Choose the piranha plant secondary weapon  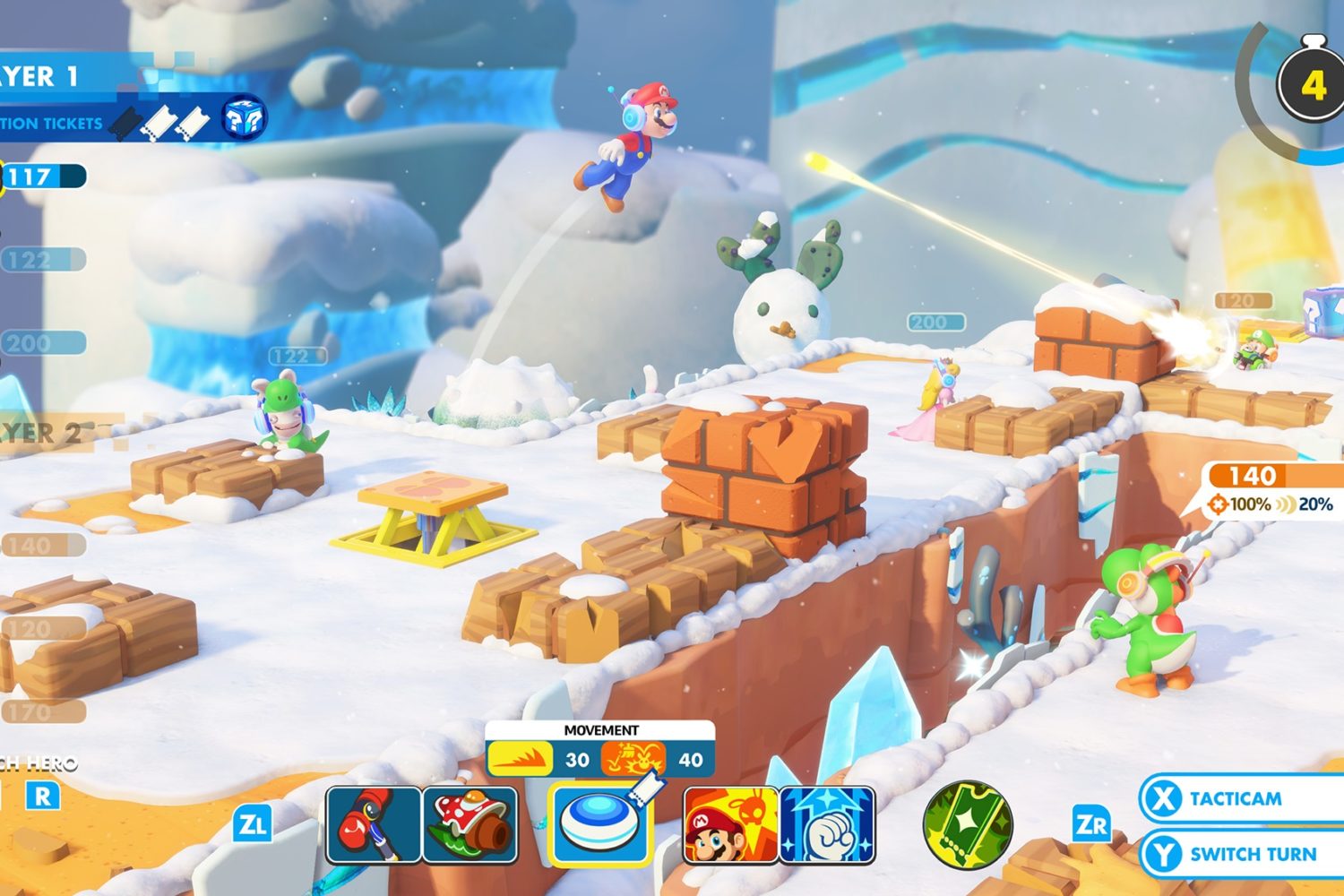pos(470,824)
